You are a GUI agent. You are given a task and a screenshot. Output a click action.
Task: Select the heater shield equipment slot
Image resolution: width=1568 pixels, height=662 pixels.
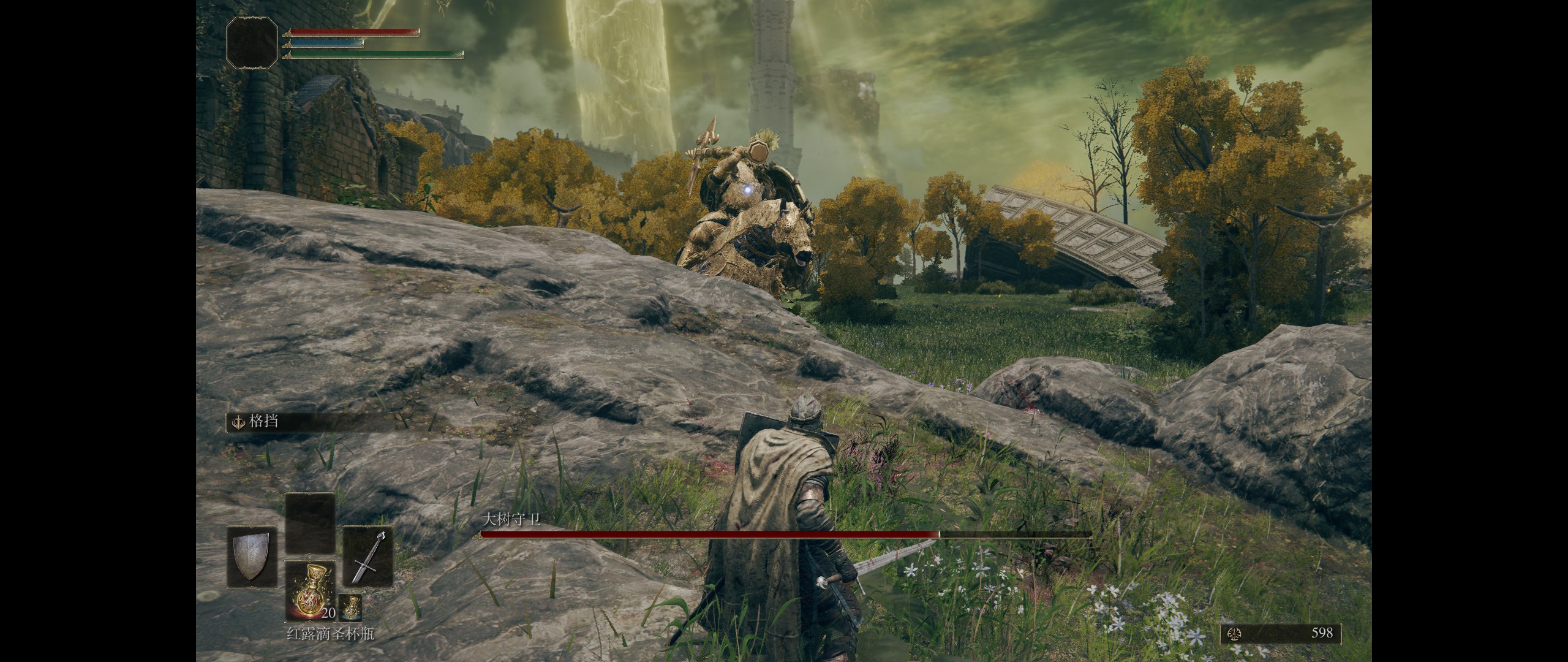(252, 557)
